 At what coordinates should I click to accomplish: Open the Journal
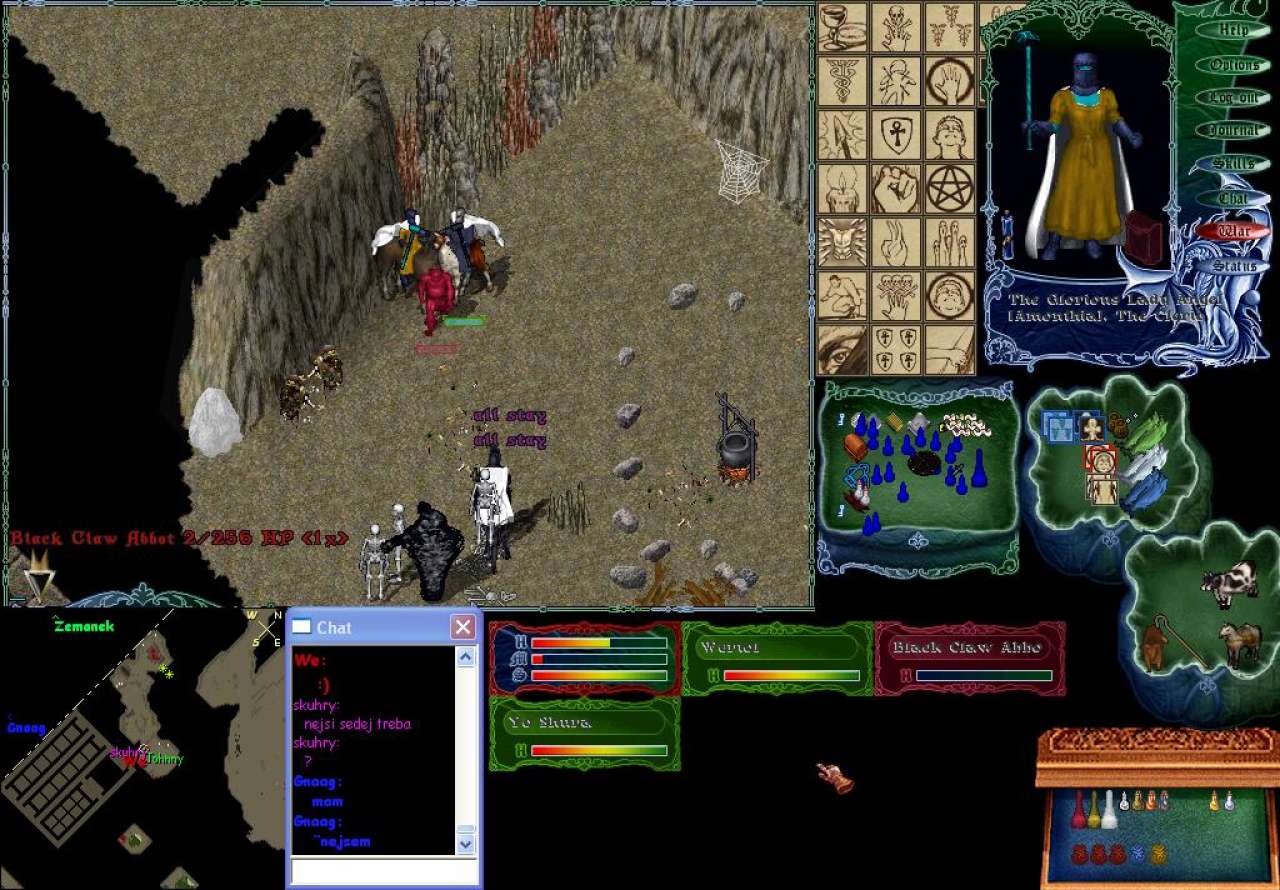(1234, 130)
